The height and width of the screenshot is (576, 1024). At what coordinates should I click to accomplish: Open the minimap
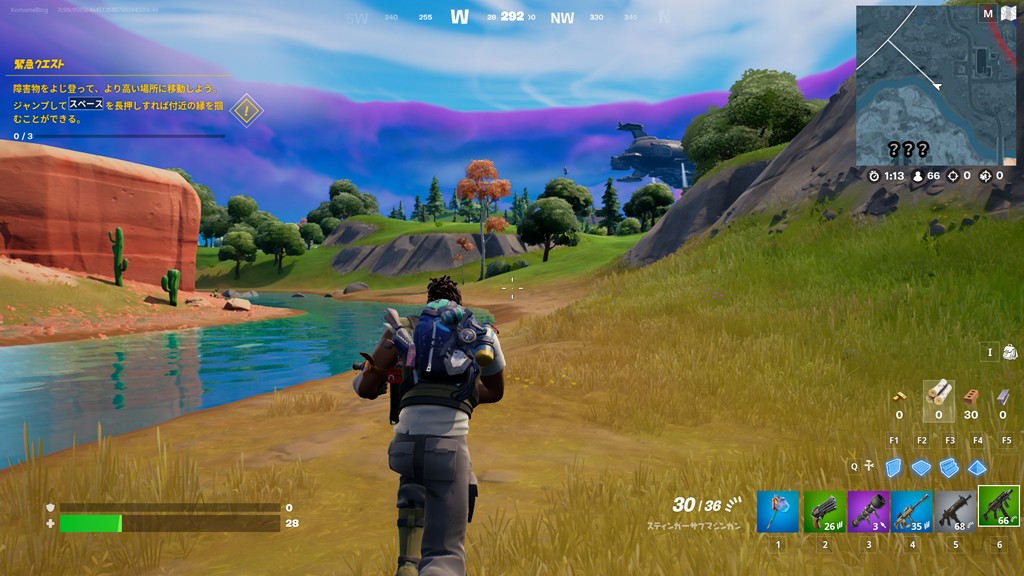[x=934, y=84]
